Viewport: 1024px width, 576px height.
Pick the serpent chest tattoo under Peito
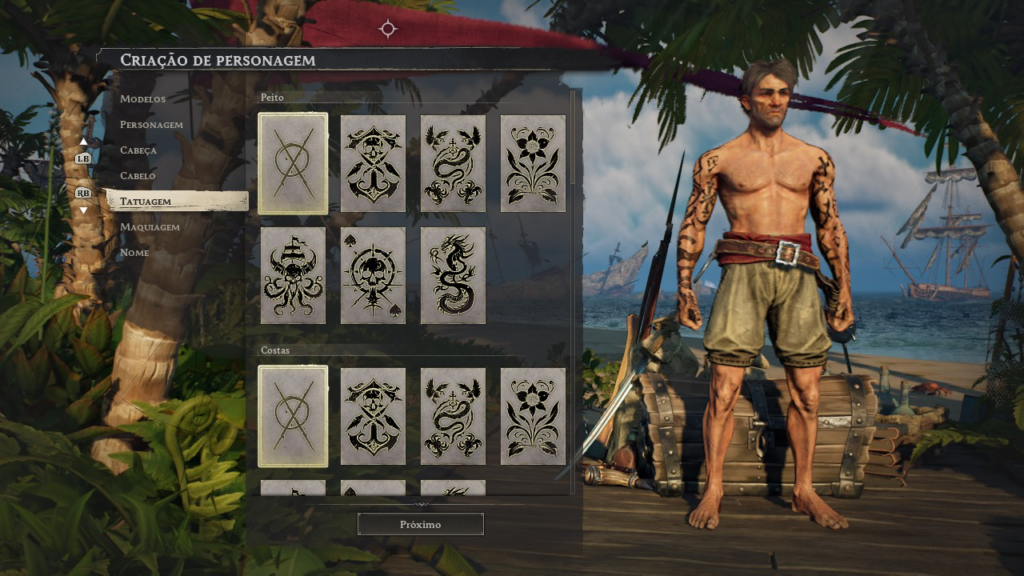[453, 163]
